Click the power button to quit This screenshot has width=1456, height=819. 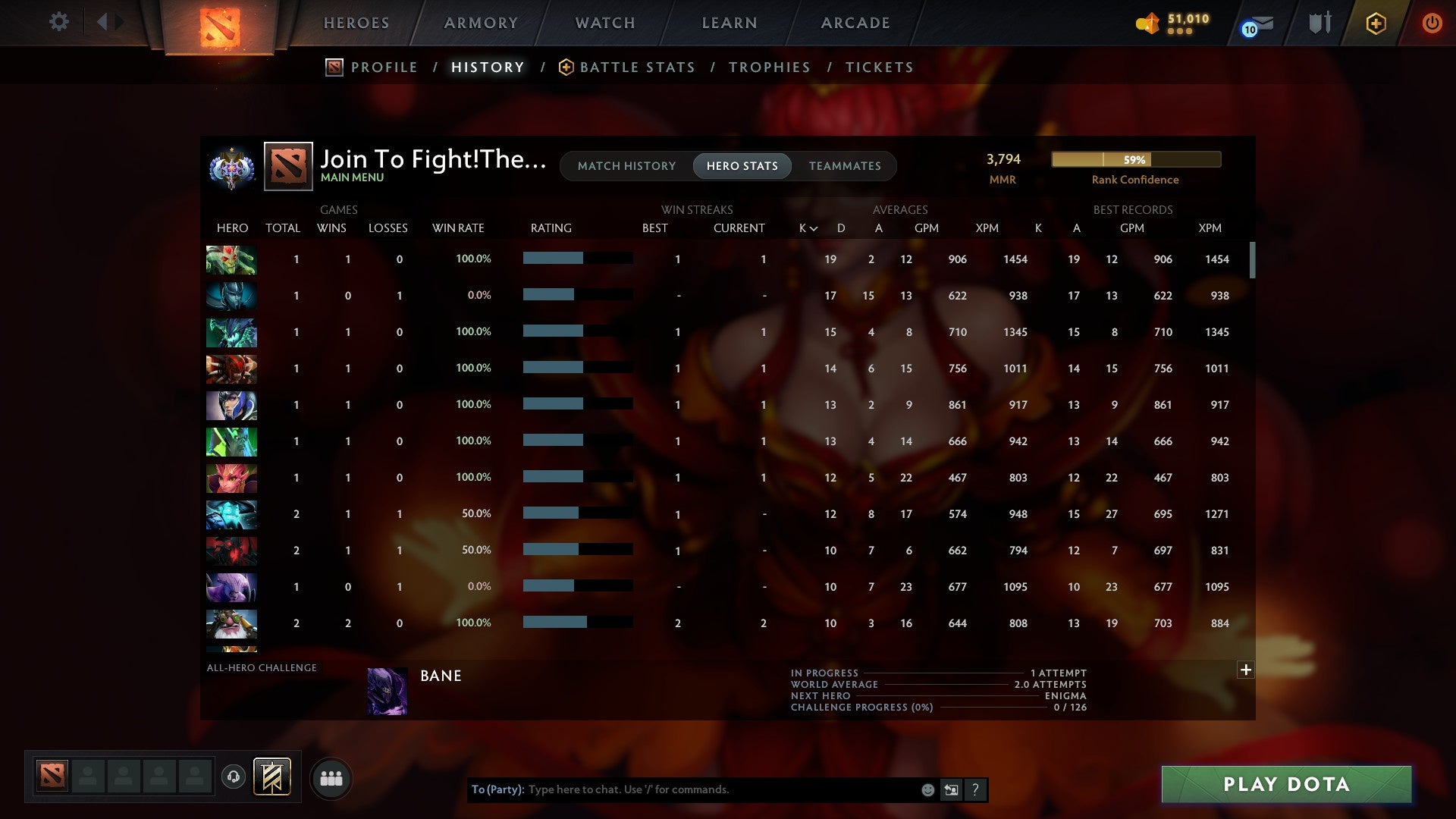1432,23
